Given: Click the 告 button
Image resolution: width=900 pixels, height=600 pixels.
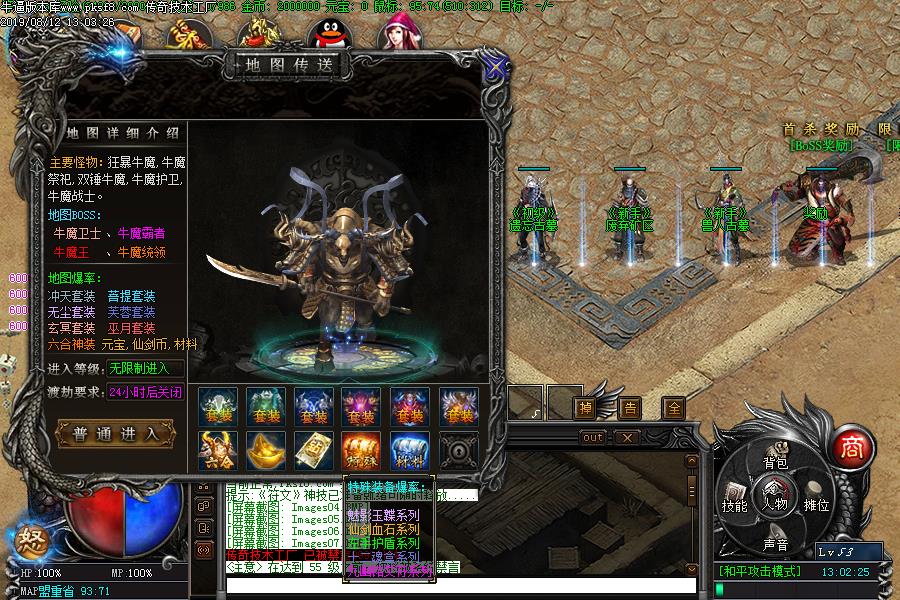Looking at the screenshot, I should pos(630,408).
